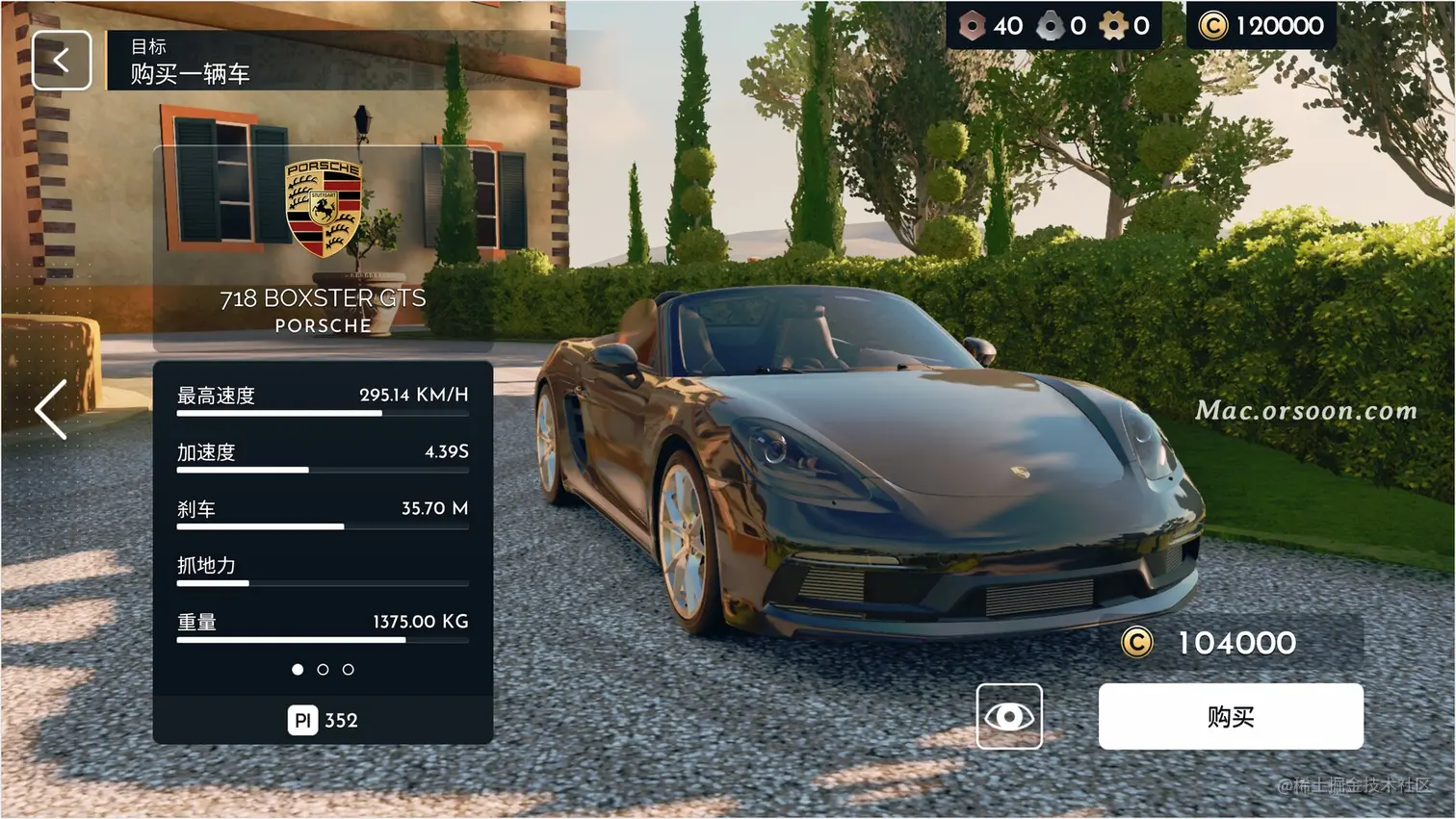Open the 120000 credits balance
1456x819 pixels.
1261,26
